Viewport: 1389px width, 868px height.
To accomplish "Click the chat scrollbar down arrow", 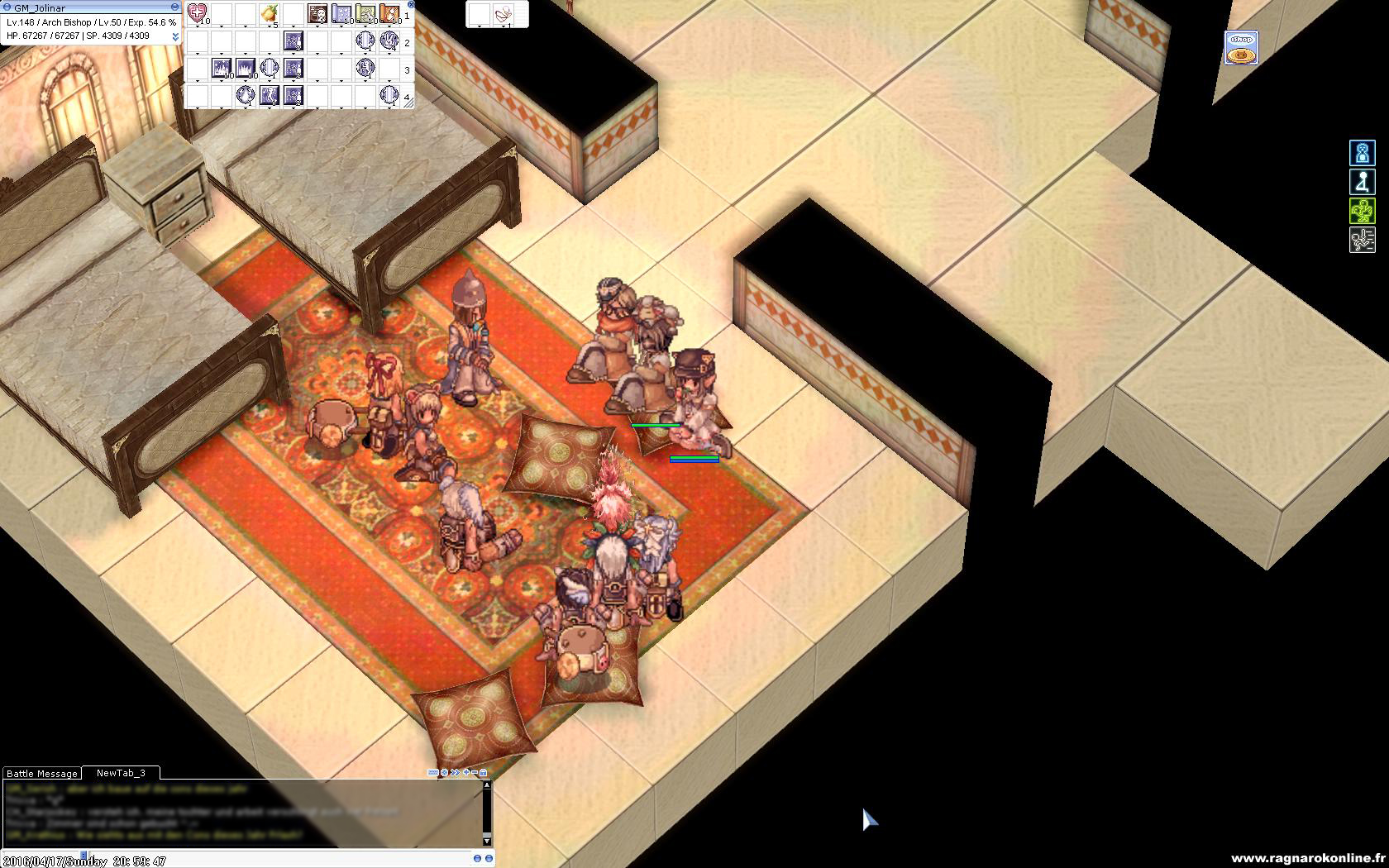I will click(487, 841).
